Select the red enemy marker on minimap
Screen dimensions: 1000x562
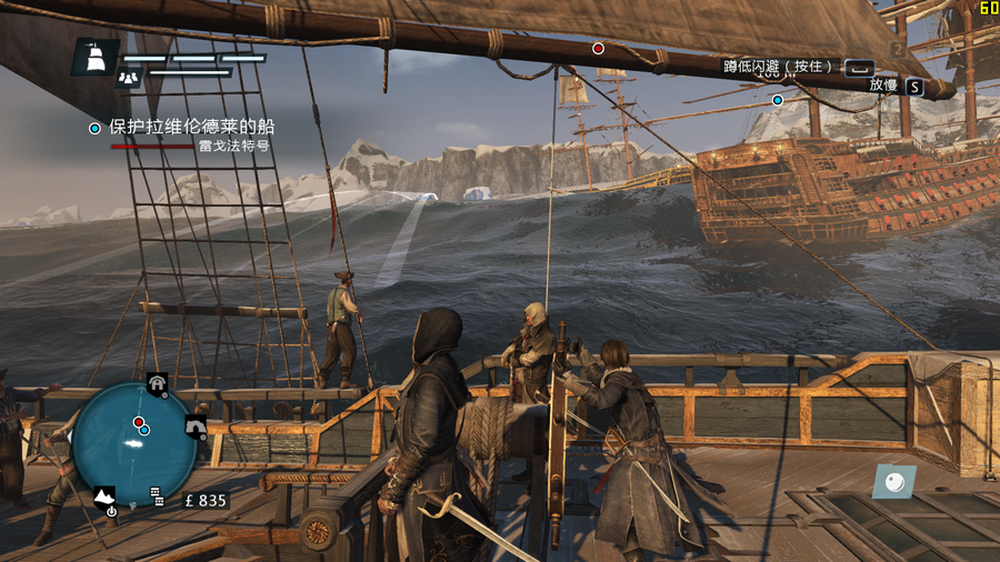138,422
